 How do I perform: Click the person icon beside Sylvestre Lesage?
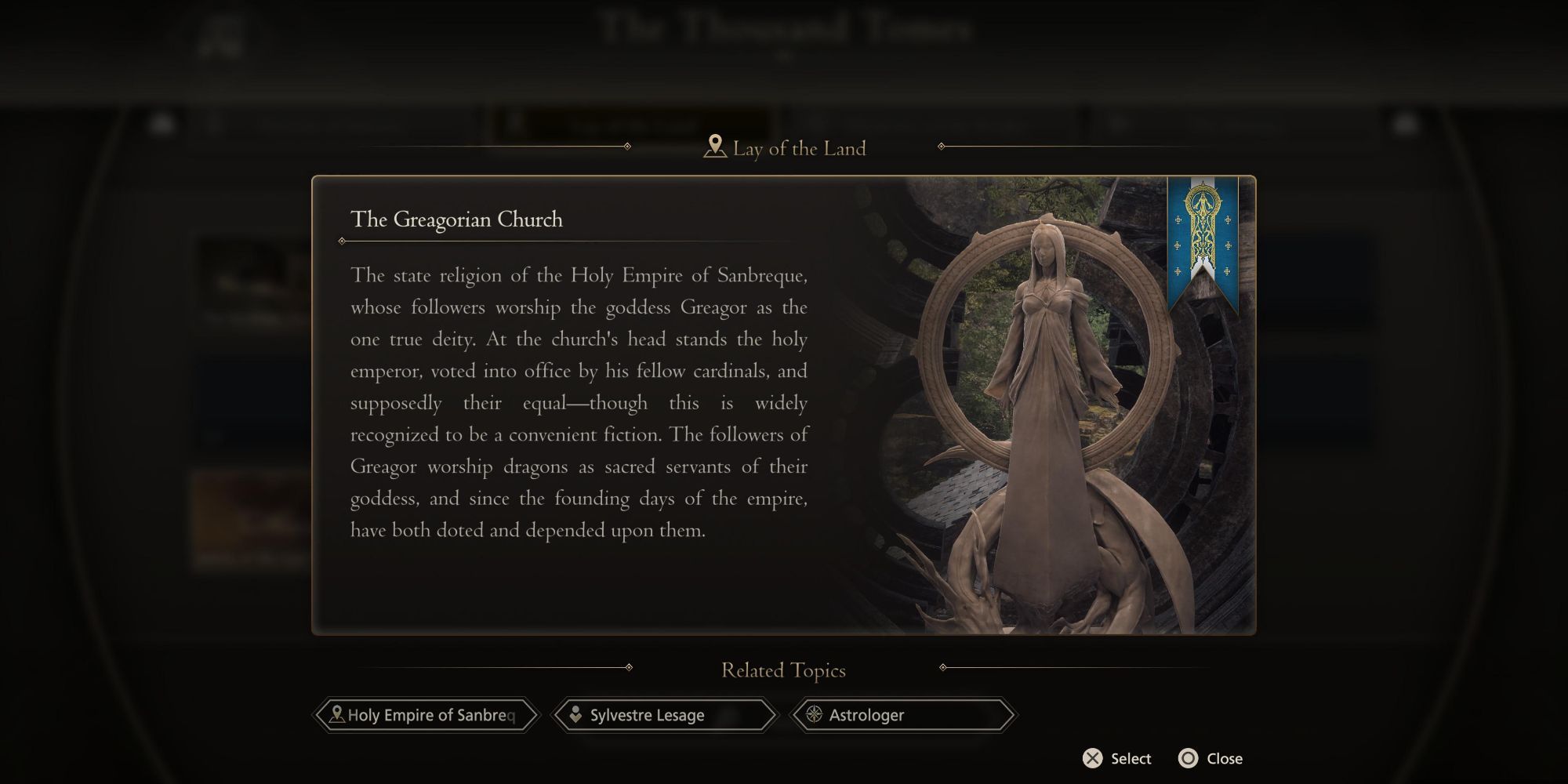(577, 715)
